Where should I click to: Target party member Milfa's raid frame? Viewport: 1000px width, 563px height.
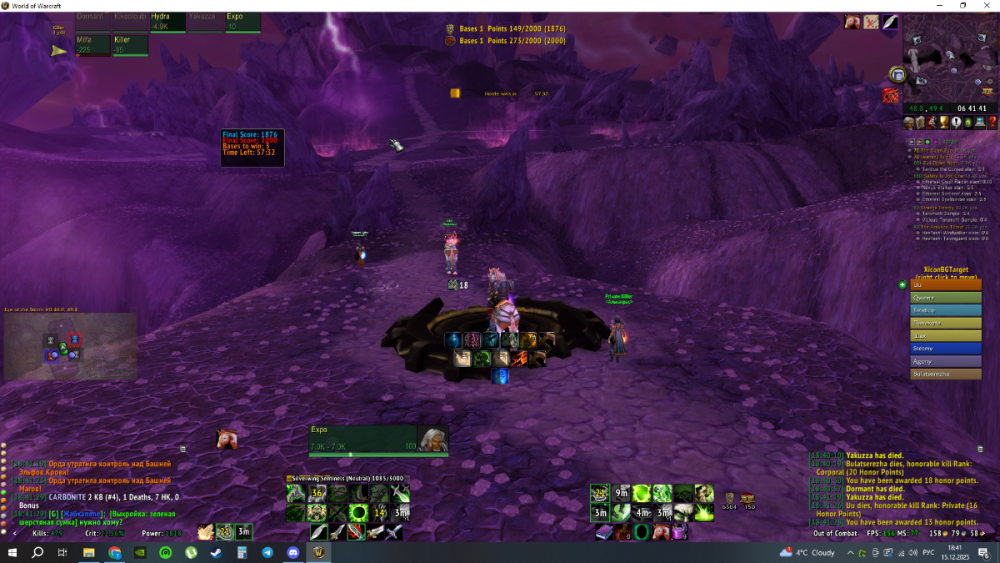pyautogui.click(x=93, y=45)
